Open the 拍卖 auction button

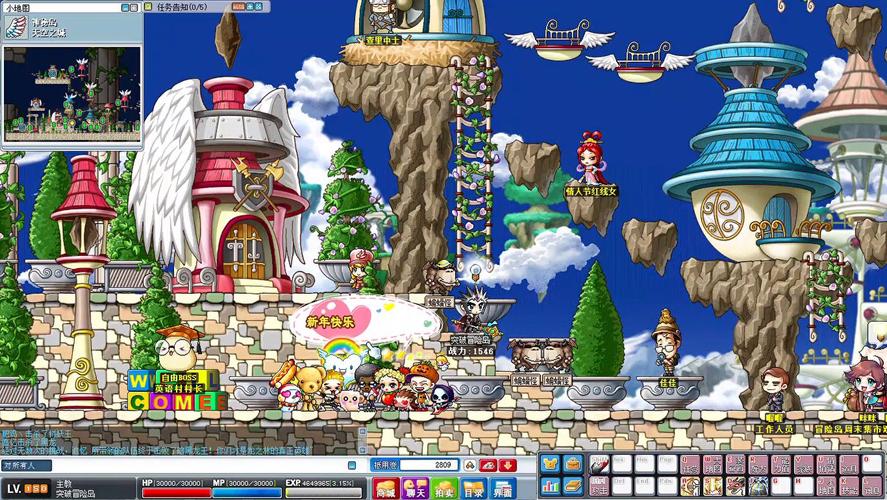point(444,489)
